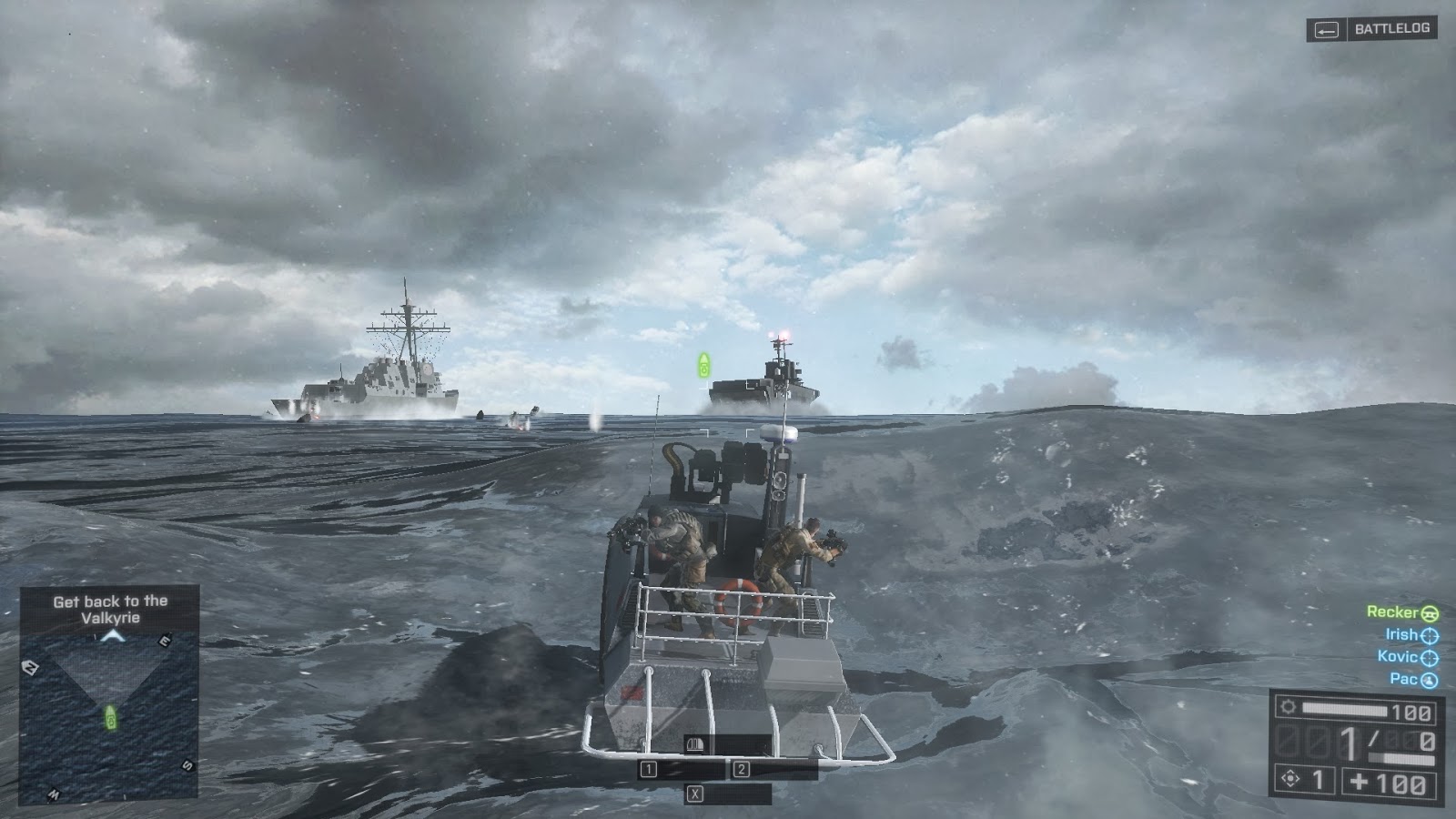
Task: Select the crosshair icon next to Irish
Action: pyautogui.click(x=1431, y=635)
